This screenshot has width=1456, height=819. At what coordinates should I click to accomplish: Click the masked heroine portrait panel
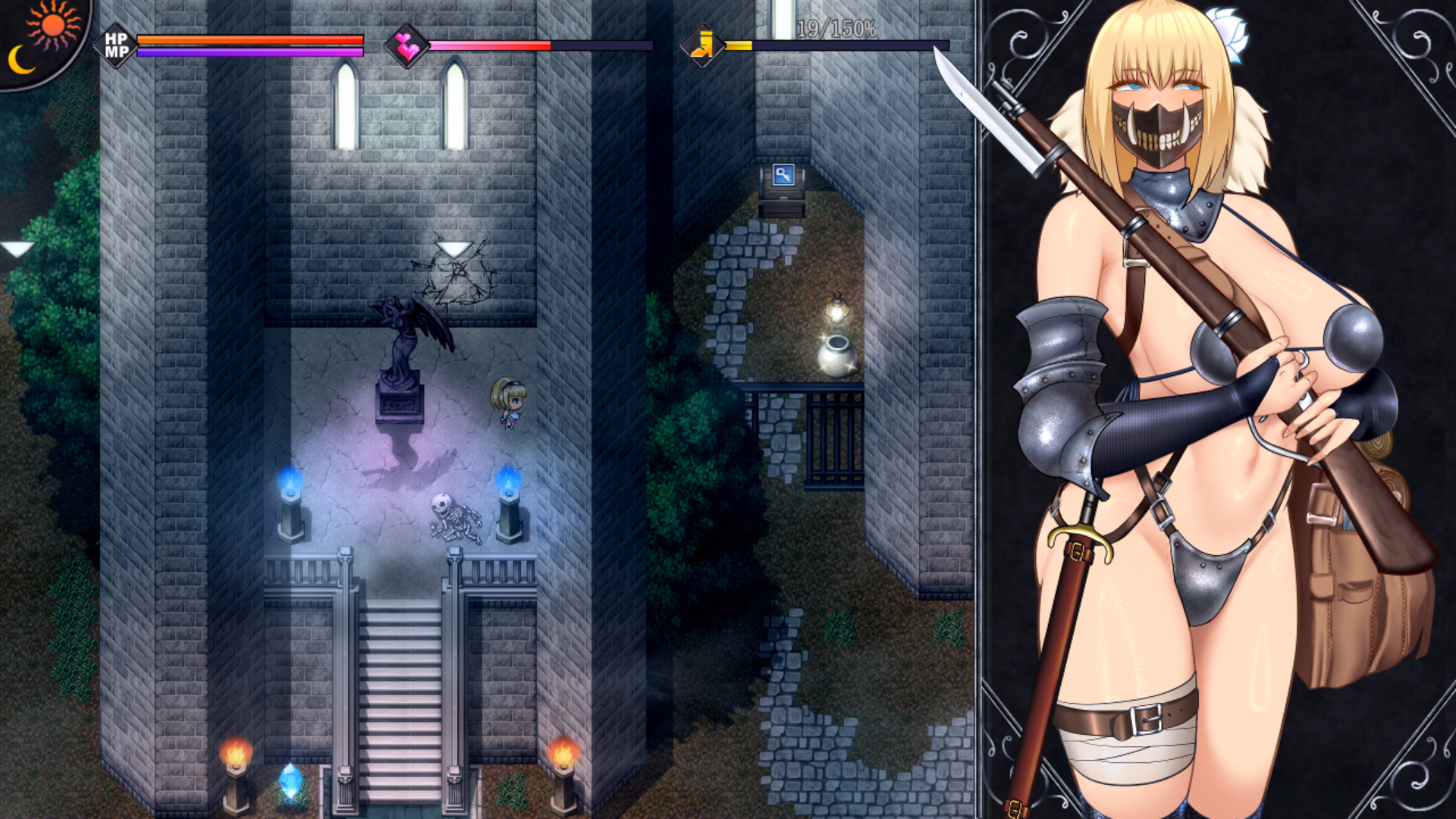click(x=1217, y=409)
